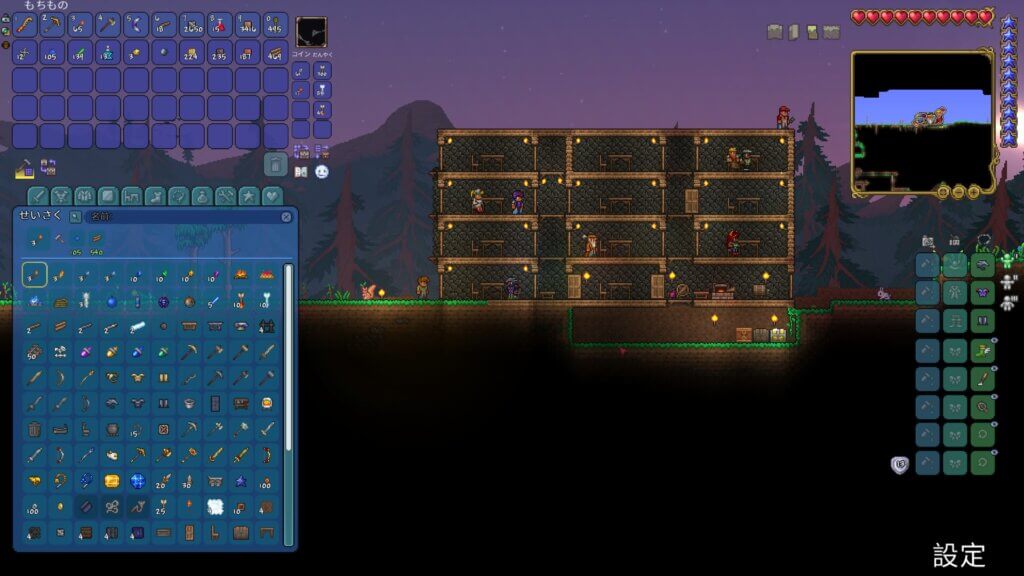The image size is (1024, 576).
Task: Select the stack of 224 blocks slot
Action: click(192, 53)
